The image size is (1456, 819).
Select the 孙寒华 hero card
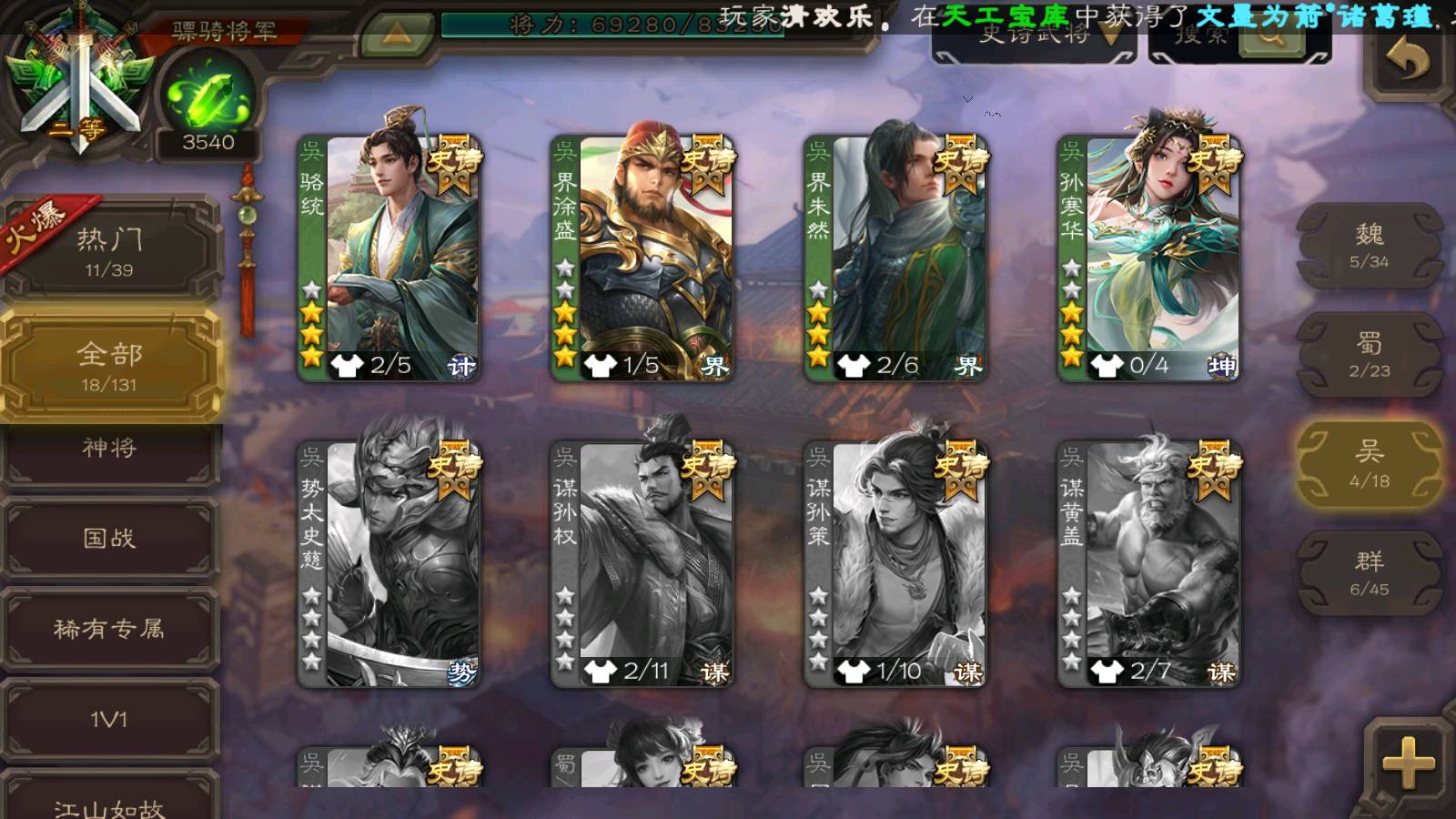(1148, 258)
